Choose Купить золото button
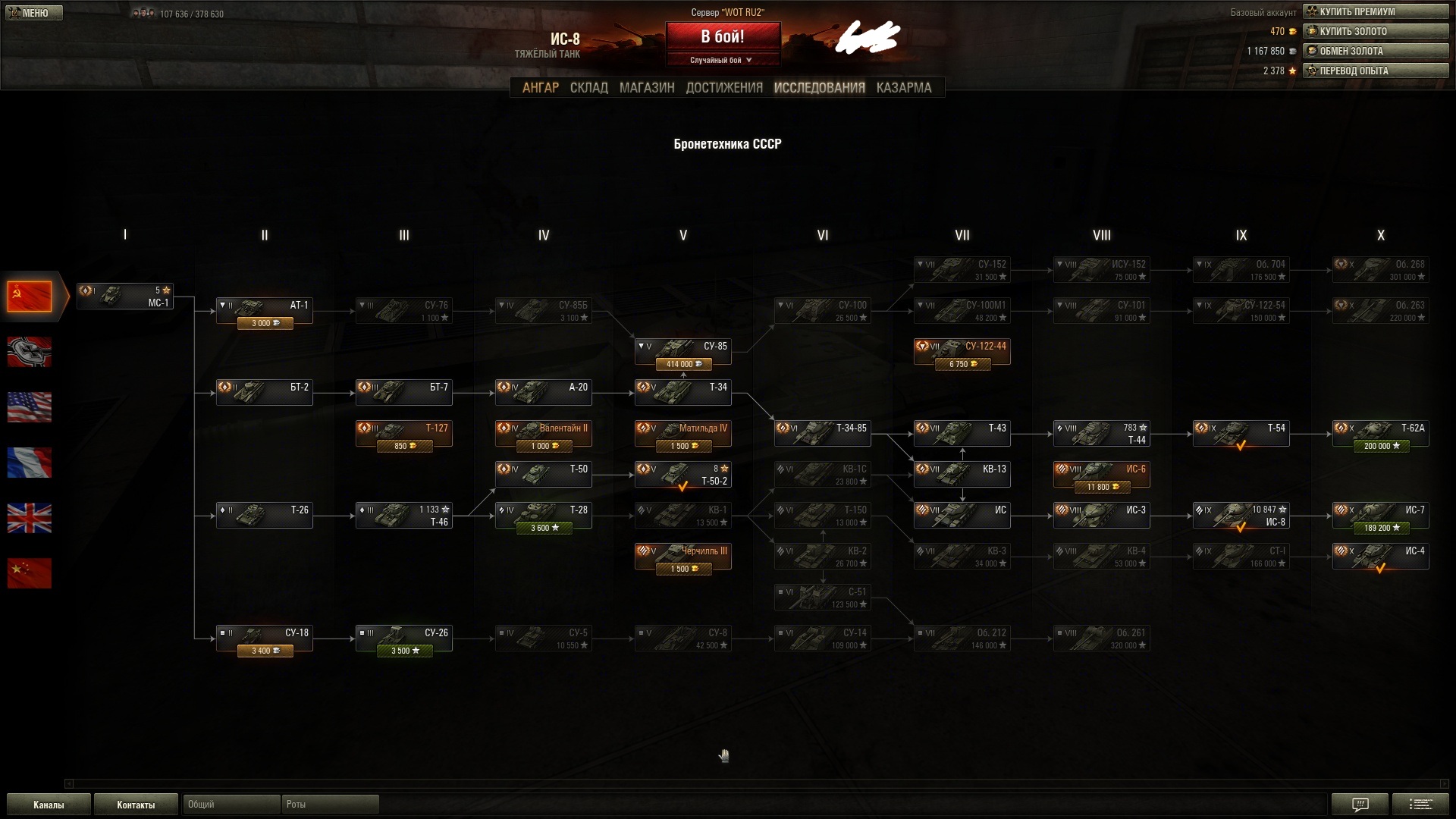The width and height of the screenshot is (1456, 819). click(1375, 31)
